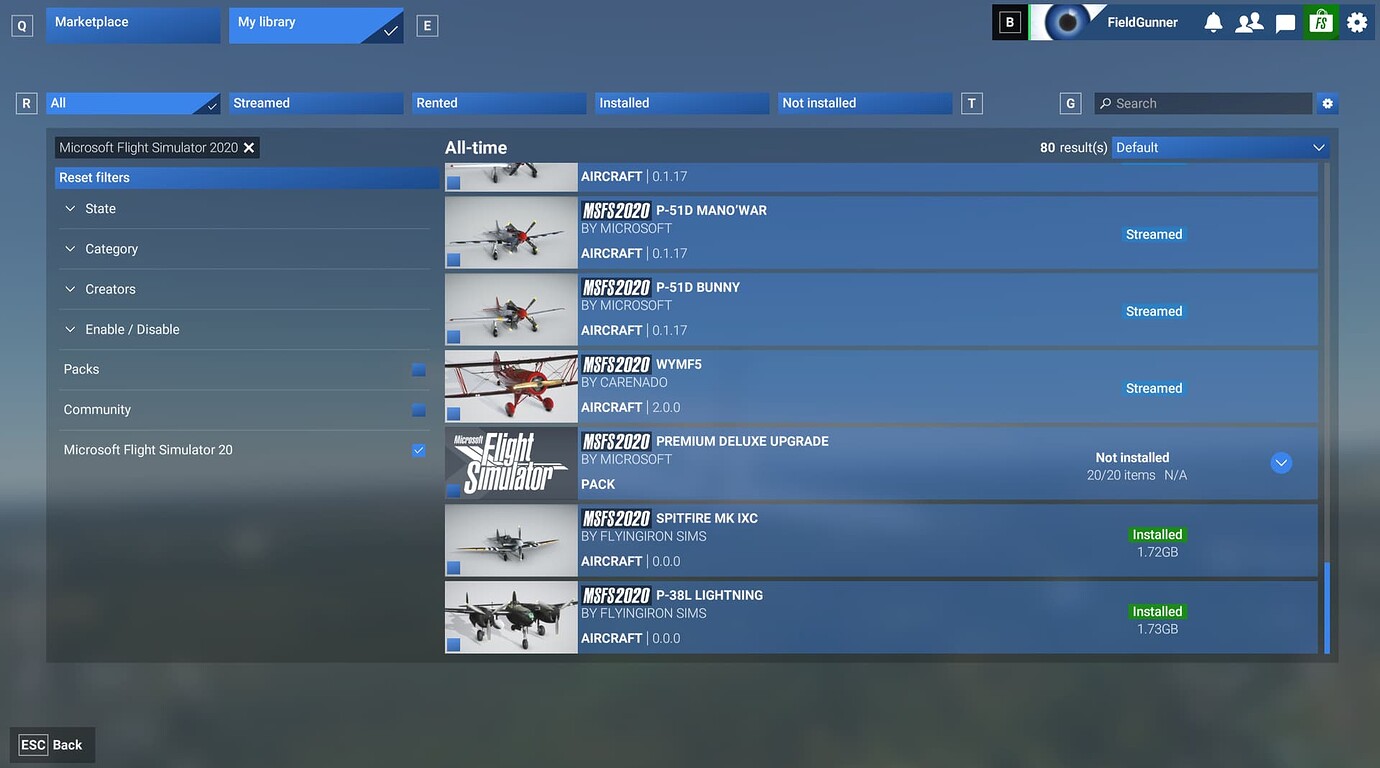Filter by Rented items

[499, 103]
